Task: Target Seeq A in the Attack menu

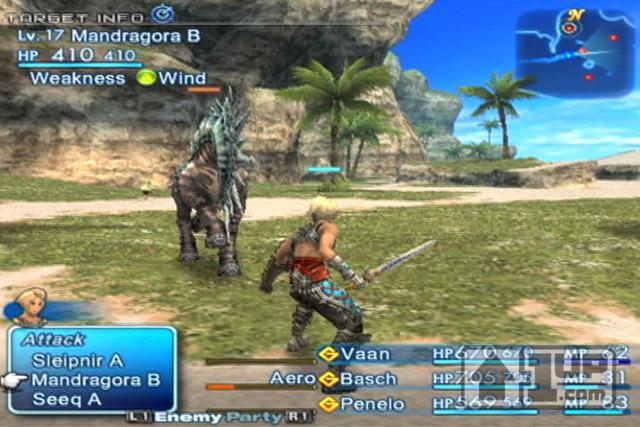Action: pos(64,399)
